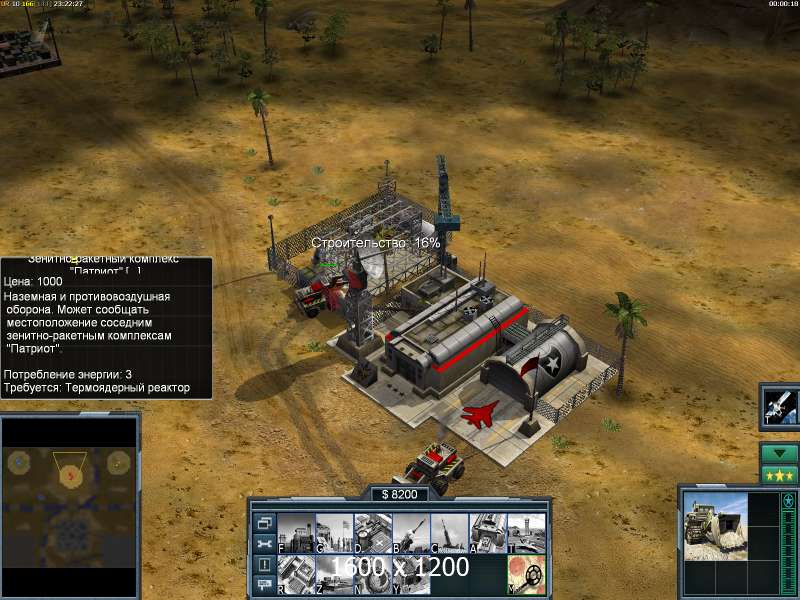
Task: Select the control tower airfield build icon
Action: click(x=526, y=531)
